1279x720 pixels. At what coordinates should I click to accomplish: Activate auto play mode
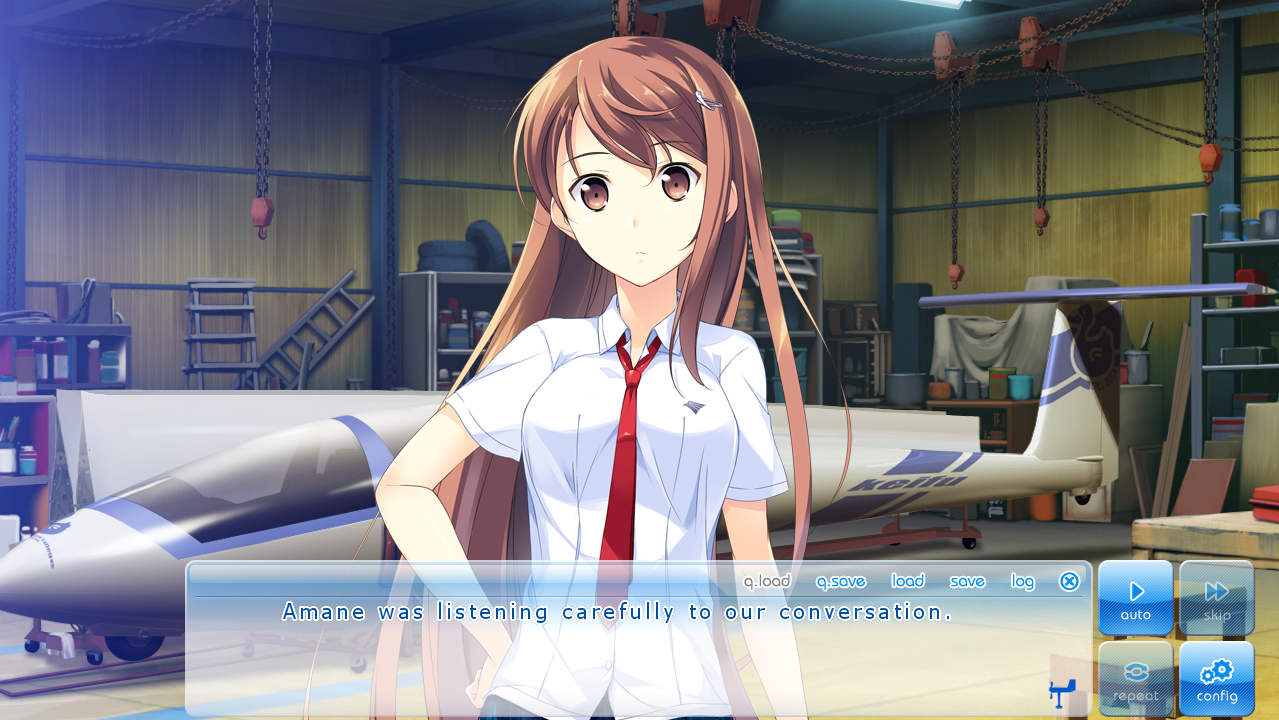coord(1136,598)
